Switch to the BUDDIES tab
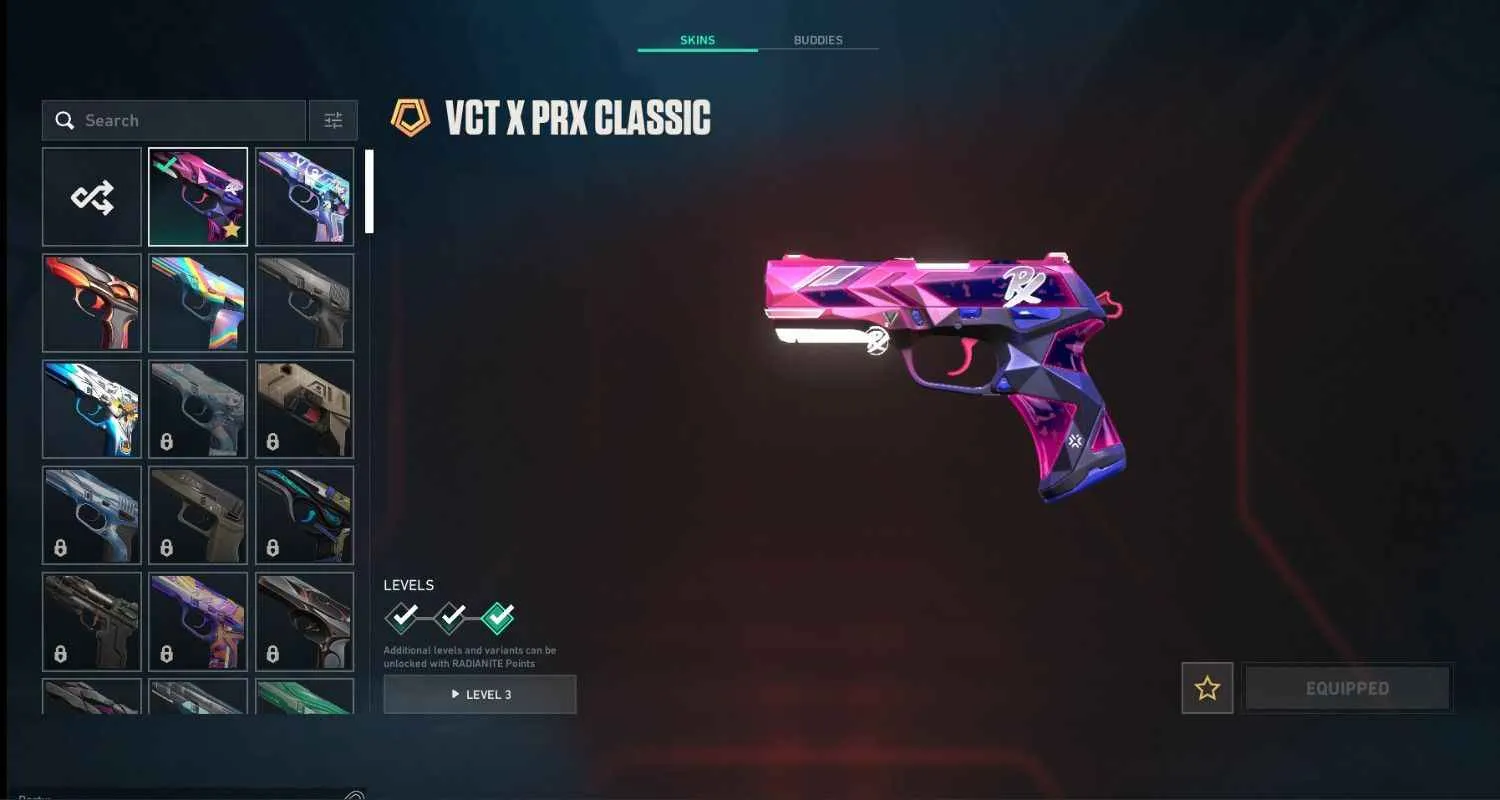Image resolution: width=1500 pixels, height=800 pixels. click(818, 40)
